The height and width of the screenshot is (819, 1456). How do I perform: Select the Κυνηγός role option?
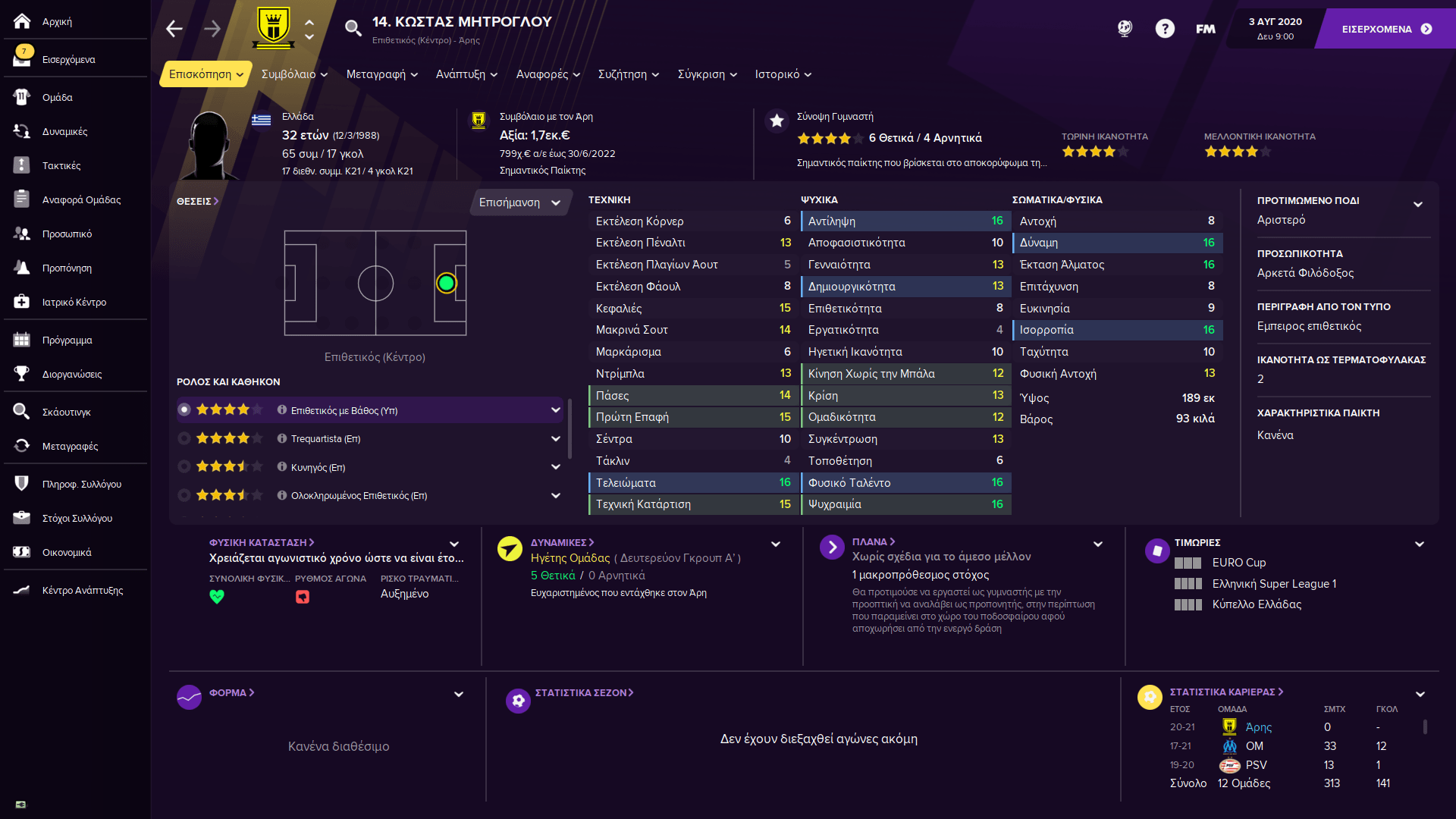318,468
